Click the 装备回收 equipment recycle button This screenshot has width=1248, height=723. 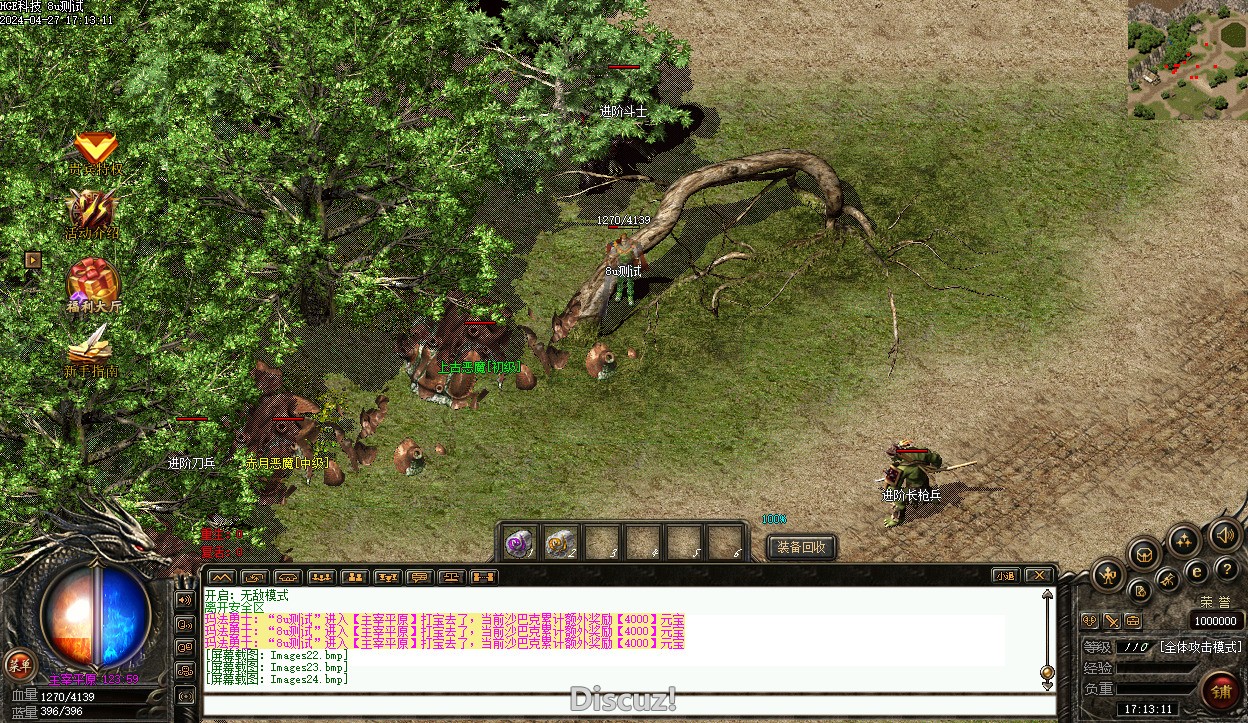801,547
